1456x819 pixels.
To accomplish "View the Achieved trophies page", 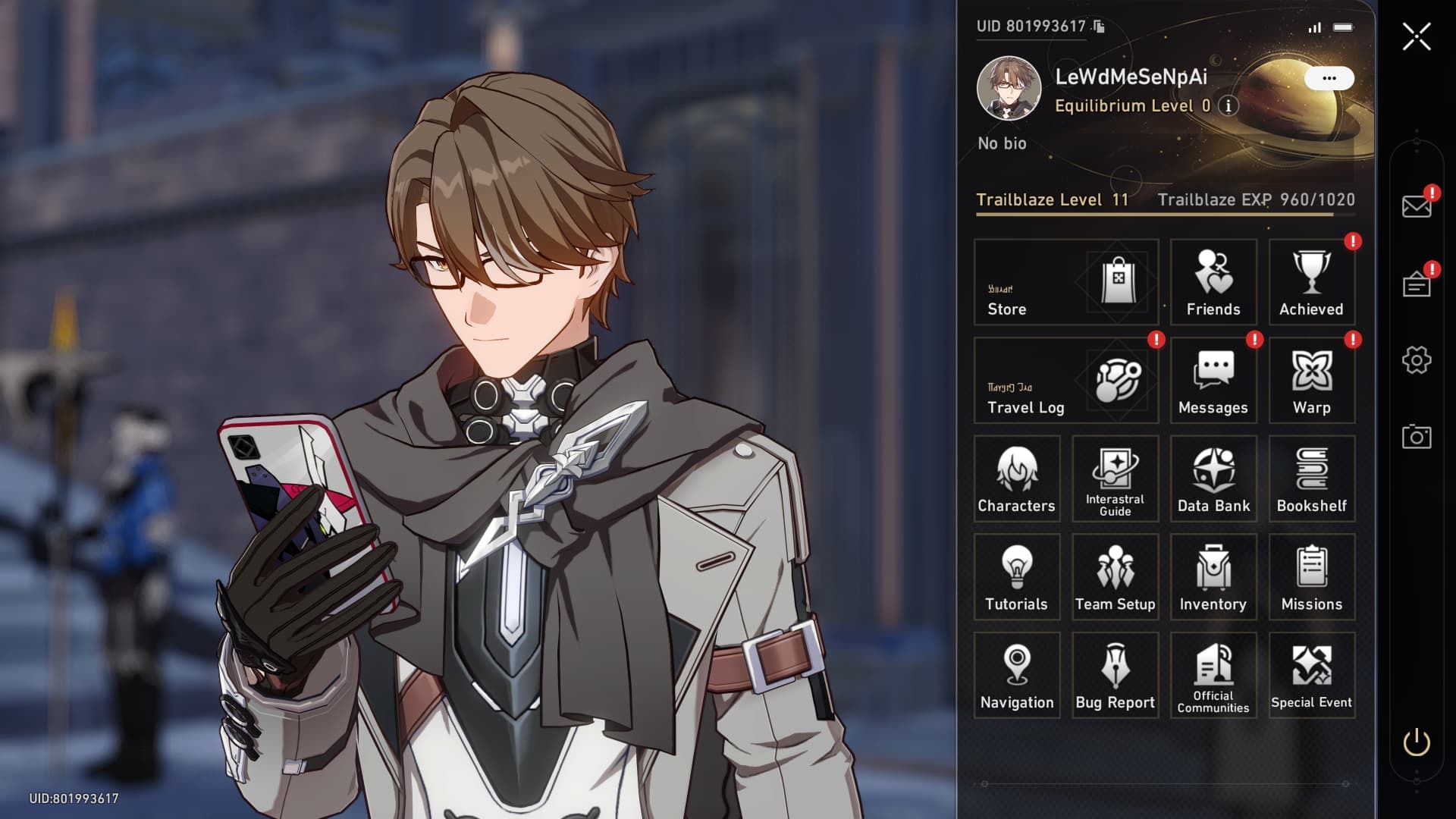I will tap(1311, 282).
